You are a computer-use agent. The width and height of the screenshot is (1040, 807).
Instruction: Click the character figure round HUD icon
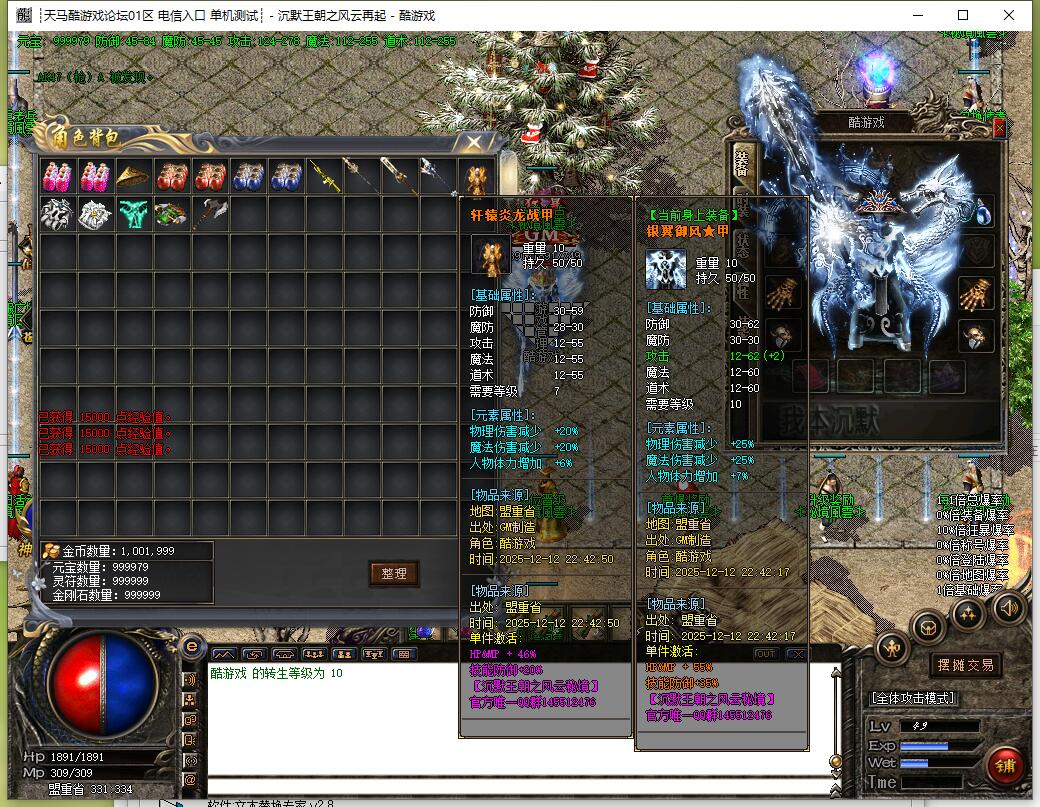(891, 650)
